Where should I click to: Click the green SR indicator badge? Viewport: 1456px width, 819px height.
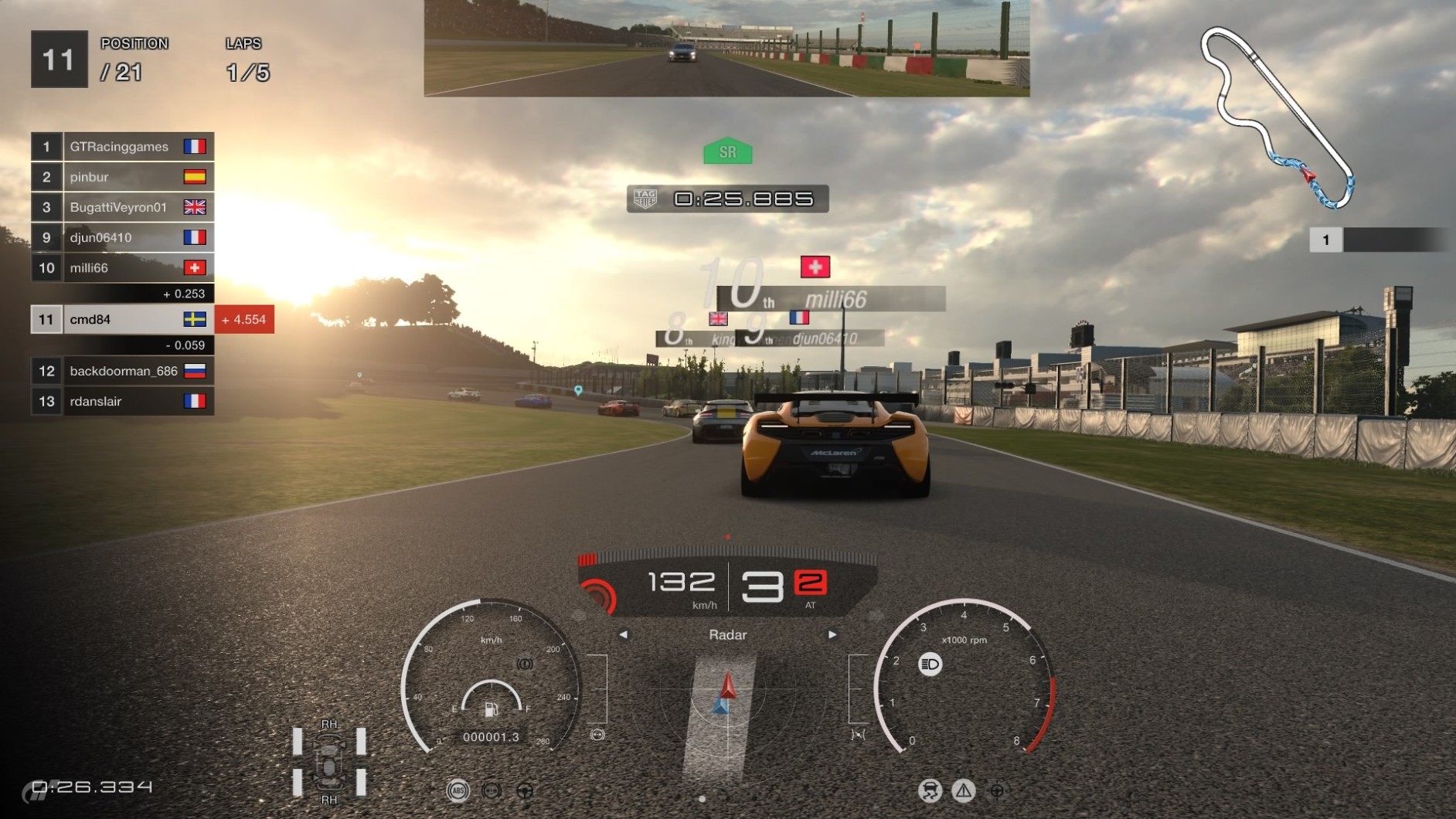[727, 152]
